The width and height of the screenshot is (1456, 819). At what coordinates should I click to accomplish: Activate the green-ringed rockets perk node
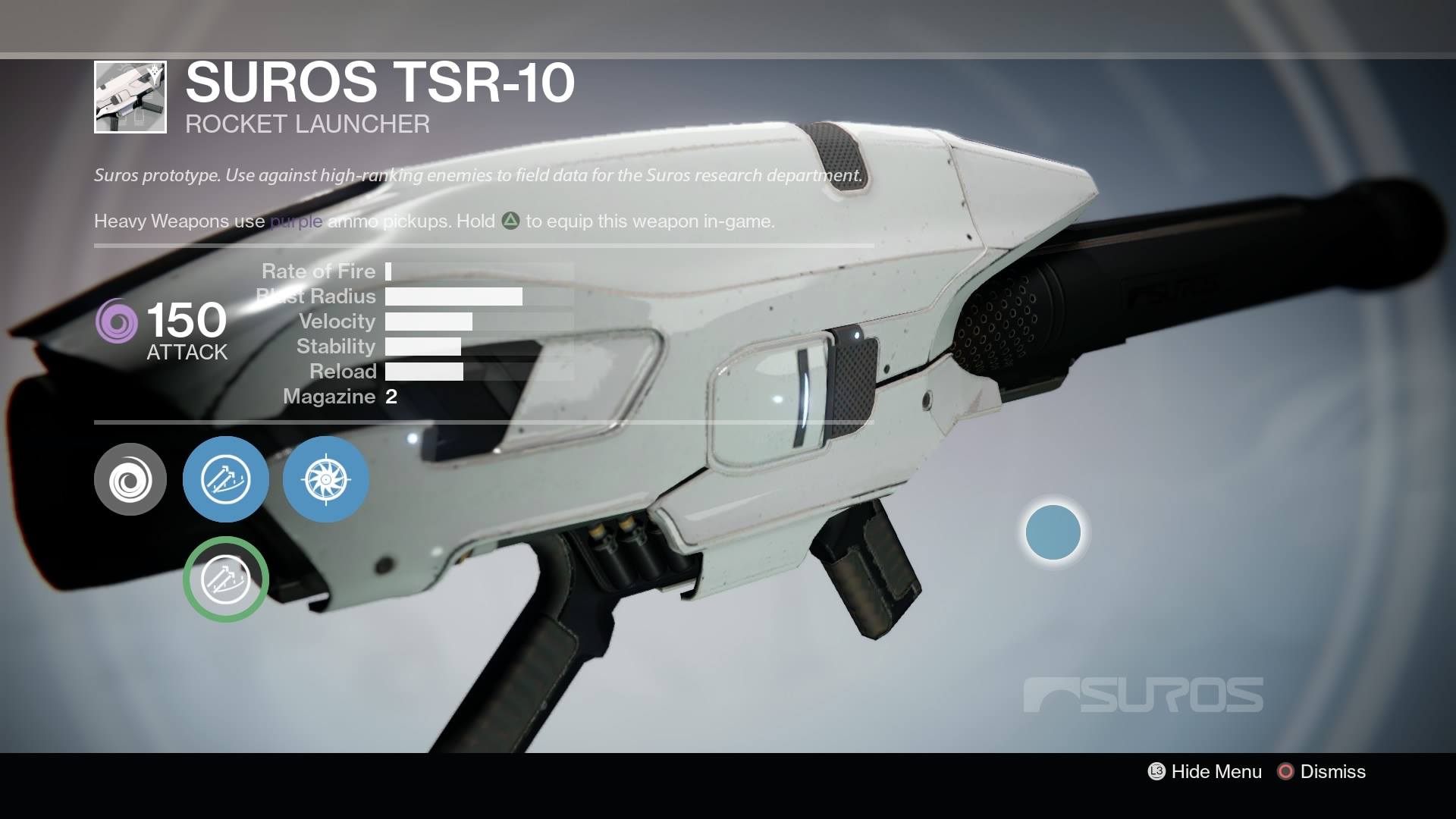tap(226, 579)
